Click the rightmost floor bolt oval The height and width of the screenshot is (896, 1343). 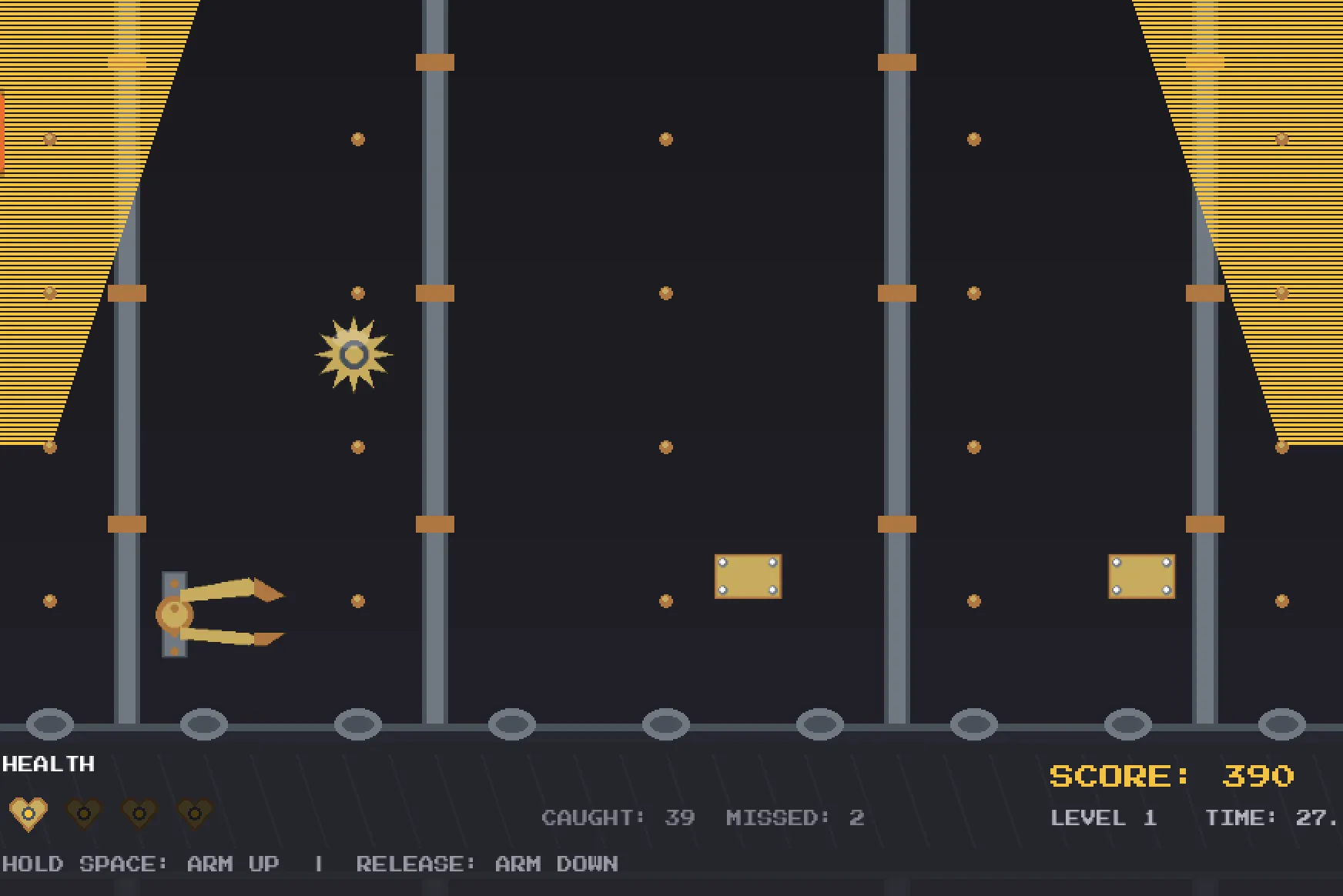[x=1281, y=723]
